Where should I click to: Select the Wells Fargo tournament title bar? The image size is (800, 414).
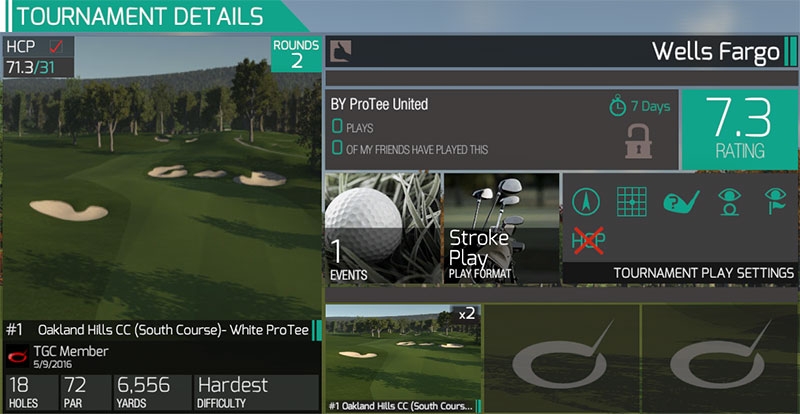[x=560, y=50]
